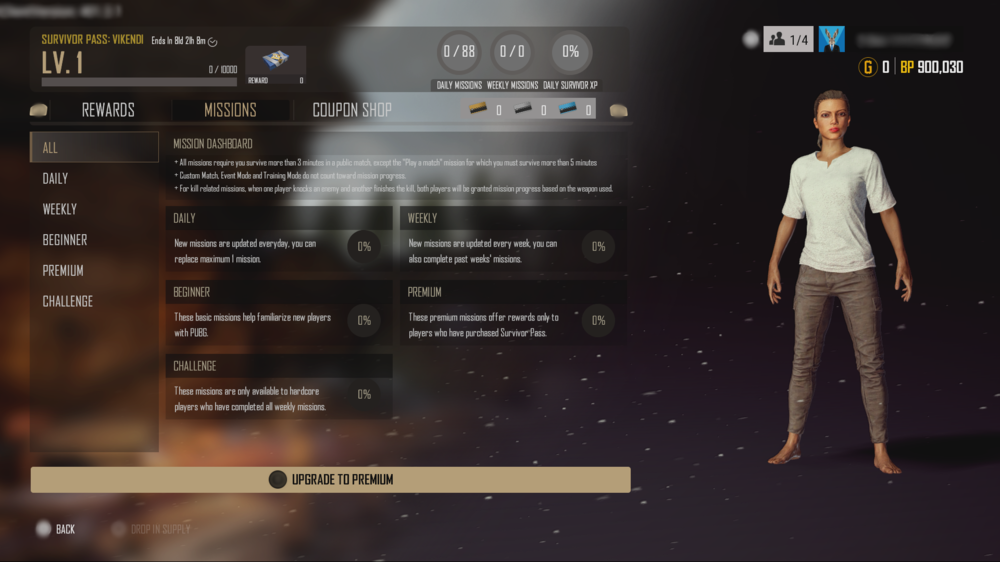
Task: Select the Premium missions category
Action: tap(94, 271)
